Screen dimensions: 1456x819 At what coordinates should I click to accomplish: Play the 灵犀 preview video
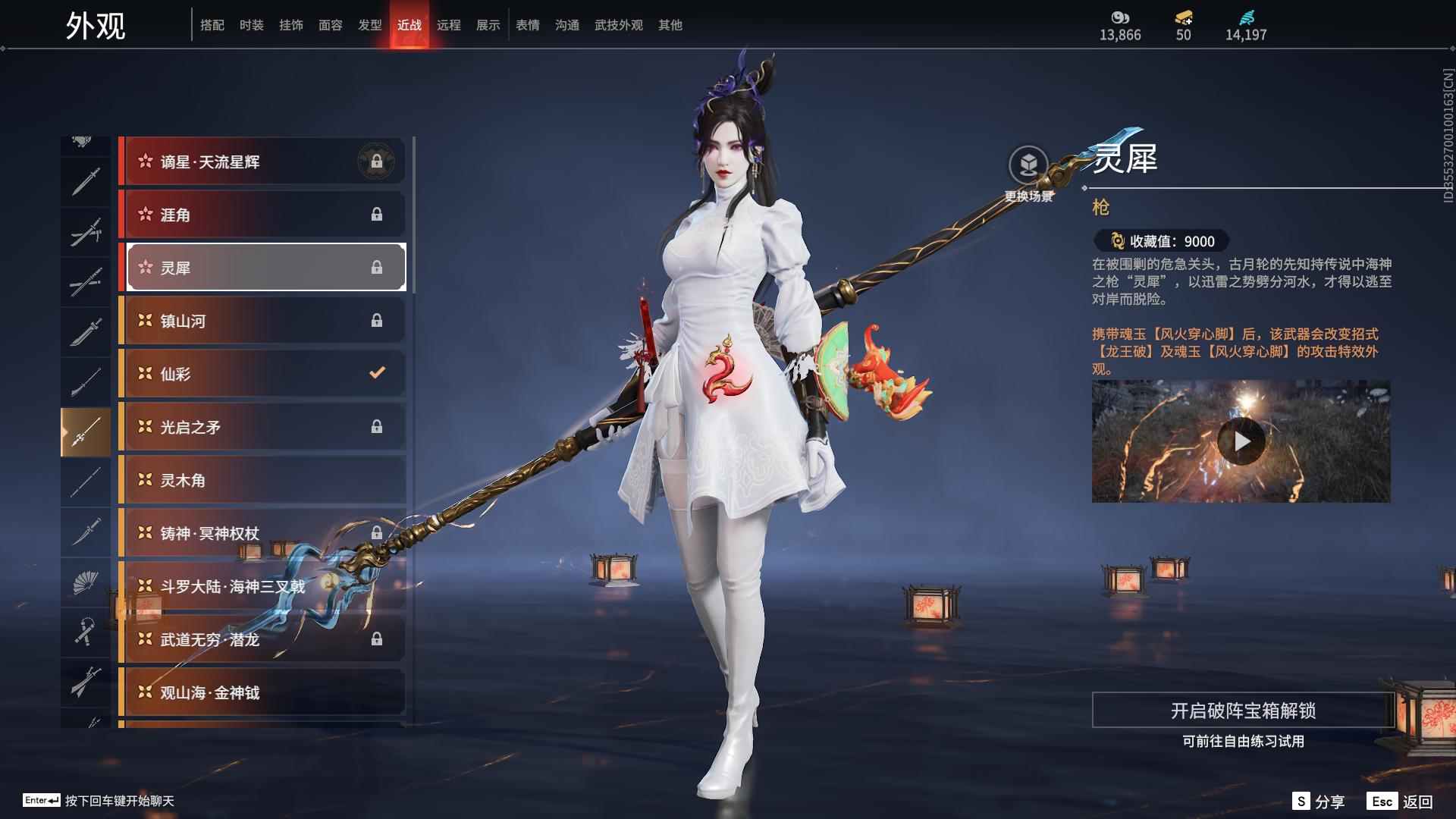[1241, 441]
